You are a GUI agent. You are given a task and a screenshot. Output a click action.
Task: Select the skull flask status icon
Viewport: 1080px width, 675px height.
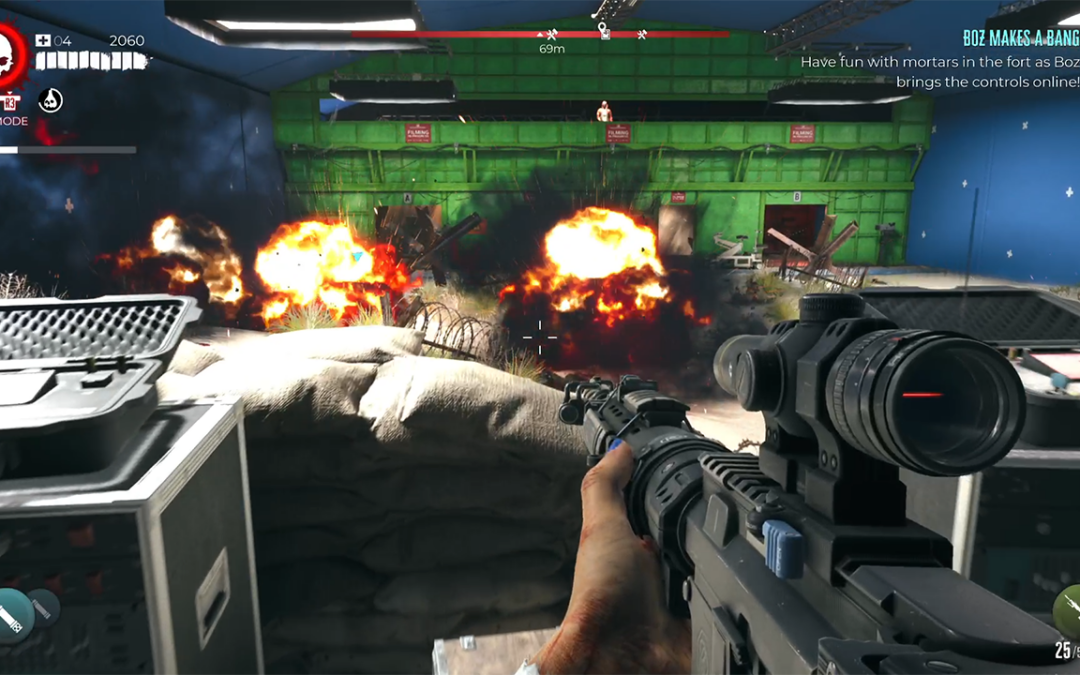[x=50, y=100]
